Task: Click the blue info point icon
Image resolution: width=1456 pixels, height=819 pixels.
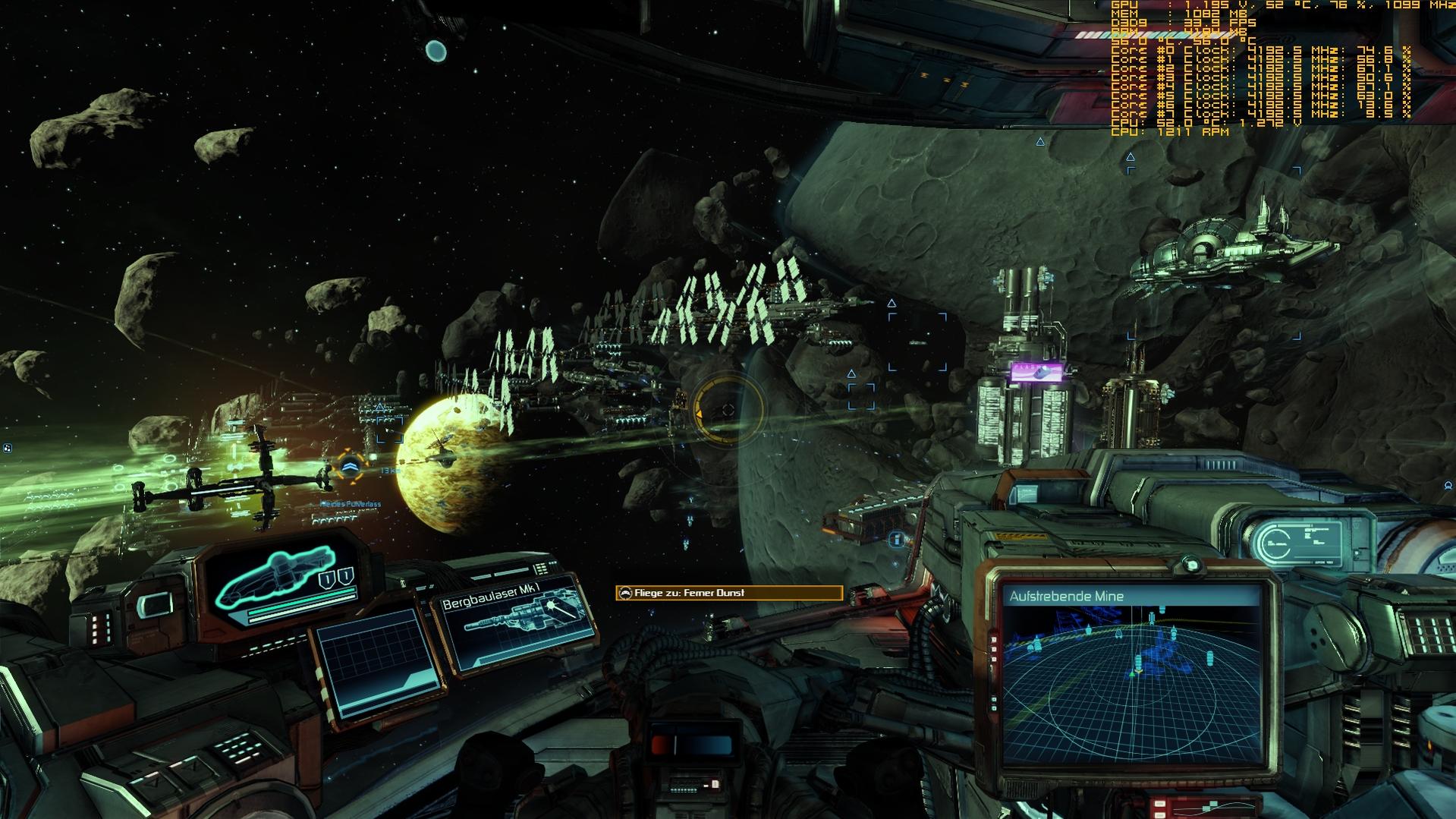Action: (896, 540)
